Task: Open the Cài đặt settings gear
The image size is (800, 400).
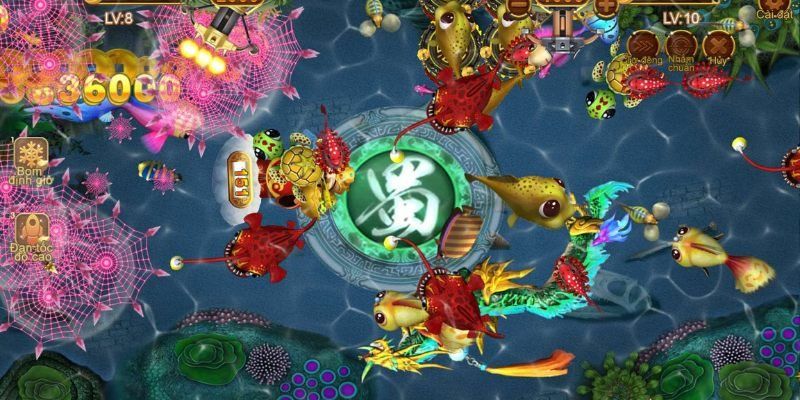Action: pyautogui.click(x=771, y=8)
